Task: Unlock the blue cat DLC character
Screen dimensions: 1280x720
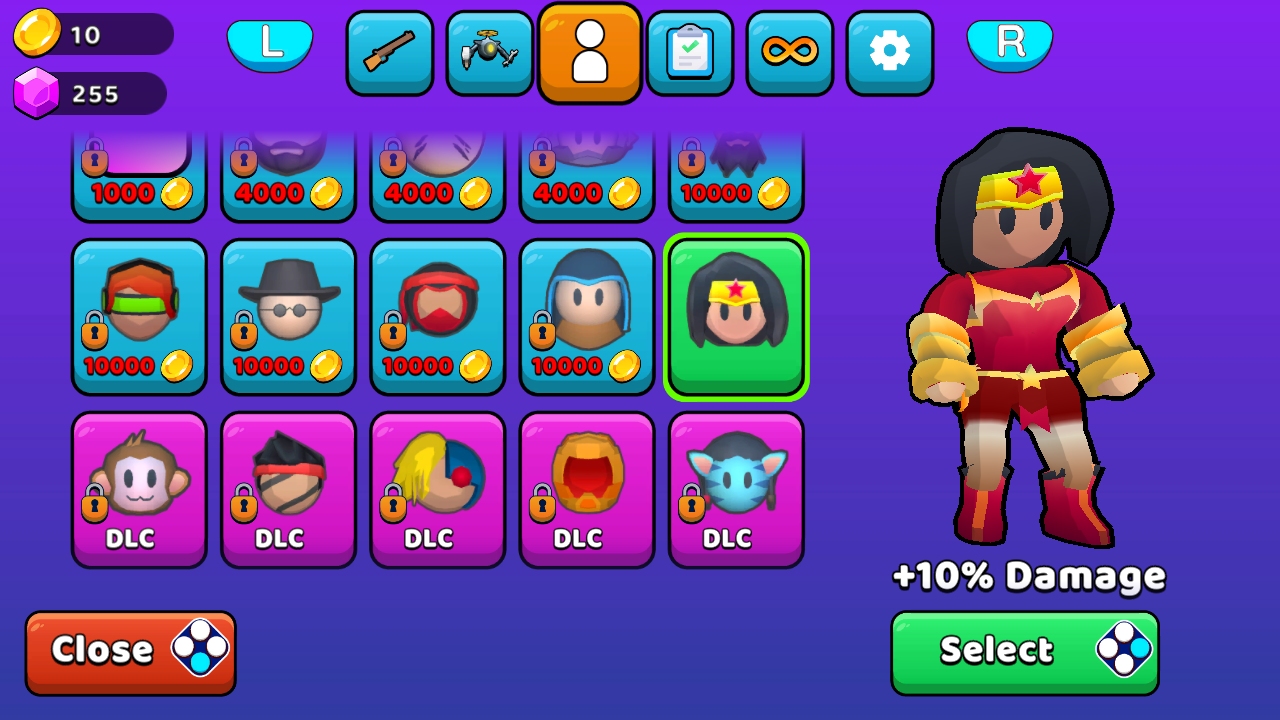Action: 737,490
